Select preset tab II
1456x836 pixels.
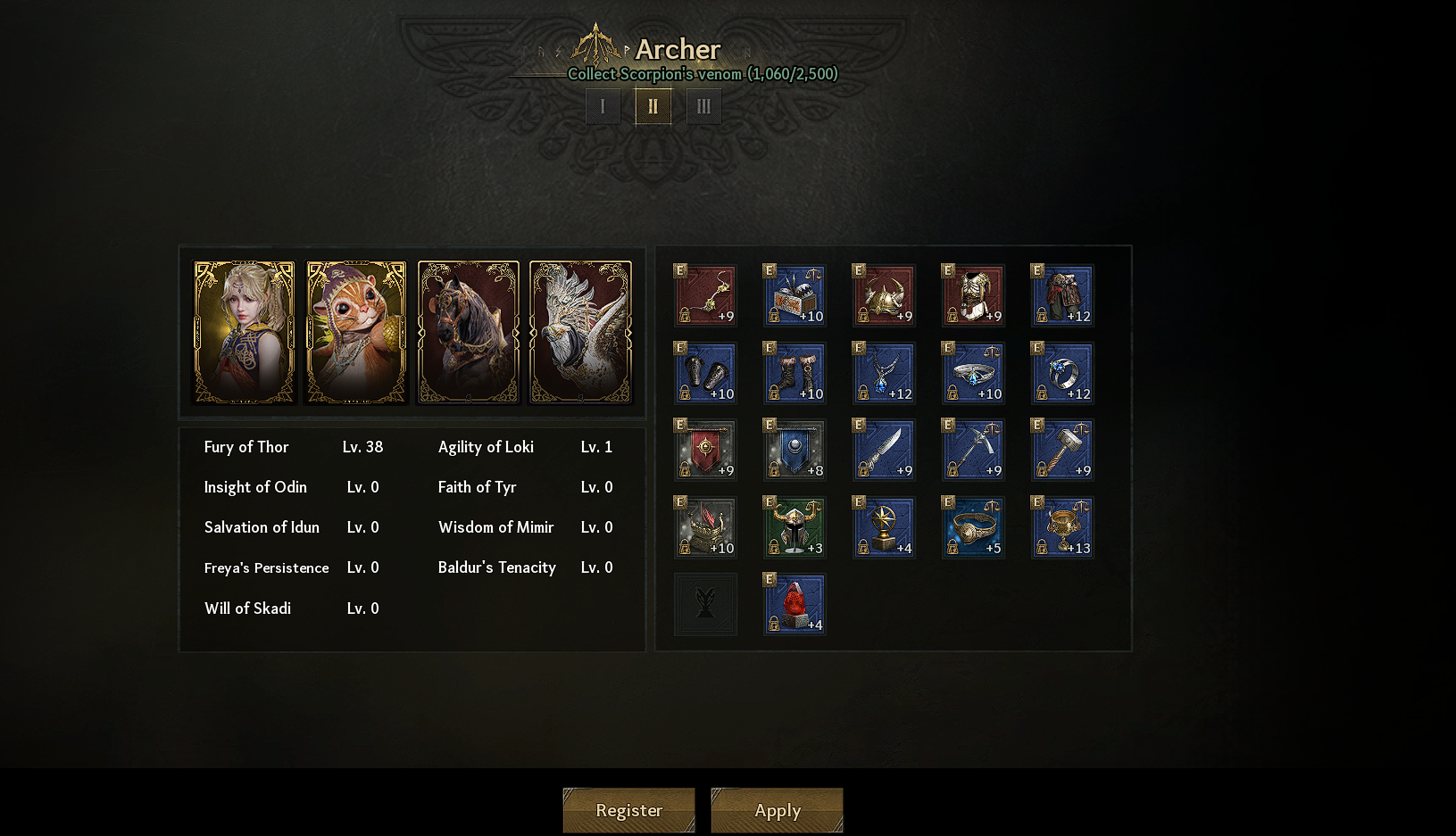pos(653,106)
